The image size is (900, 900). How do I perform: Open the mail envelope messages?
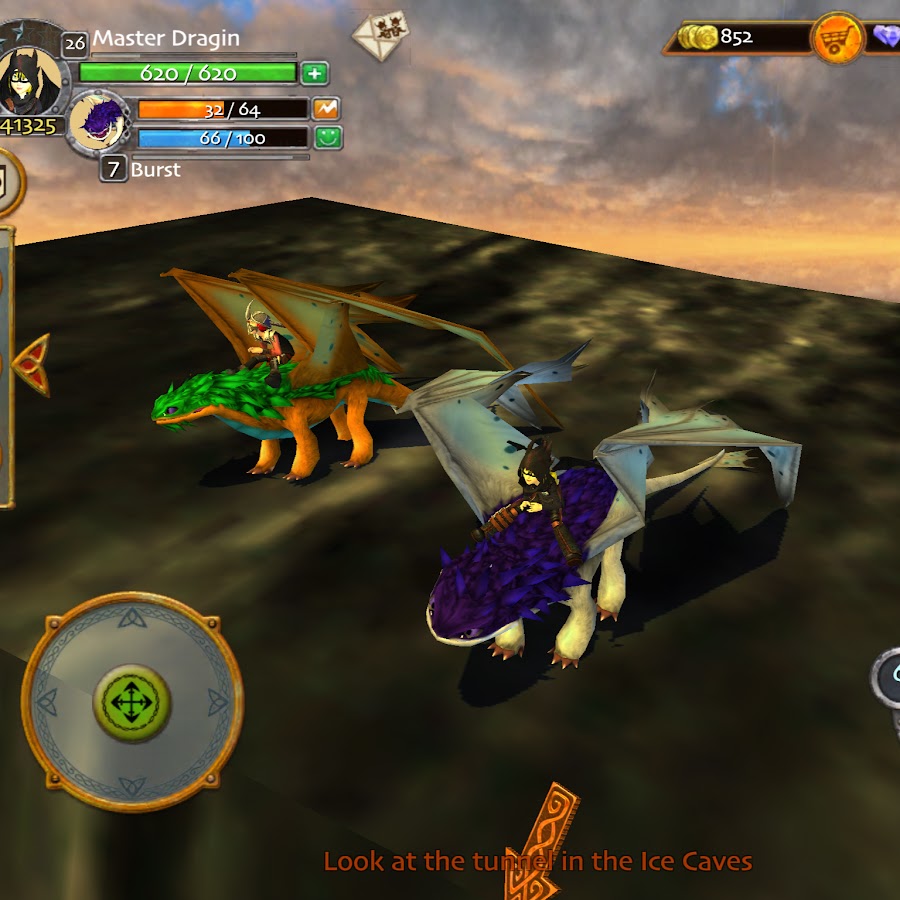(x=380, y=34)
